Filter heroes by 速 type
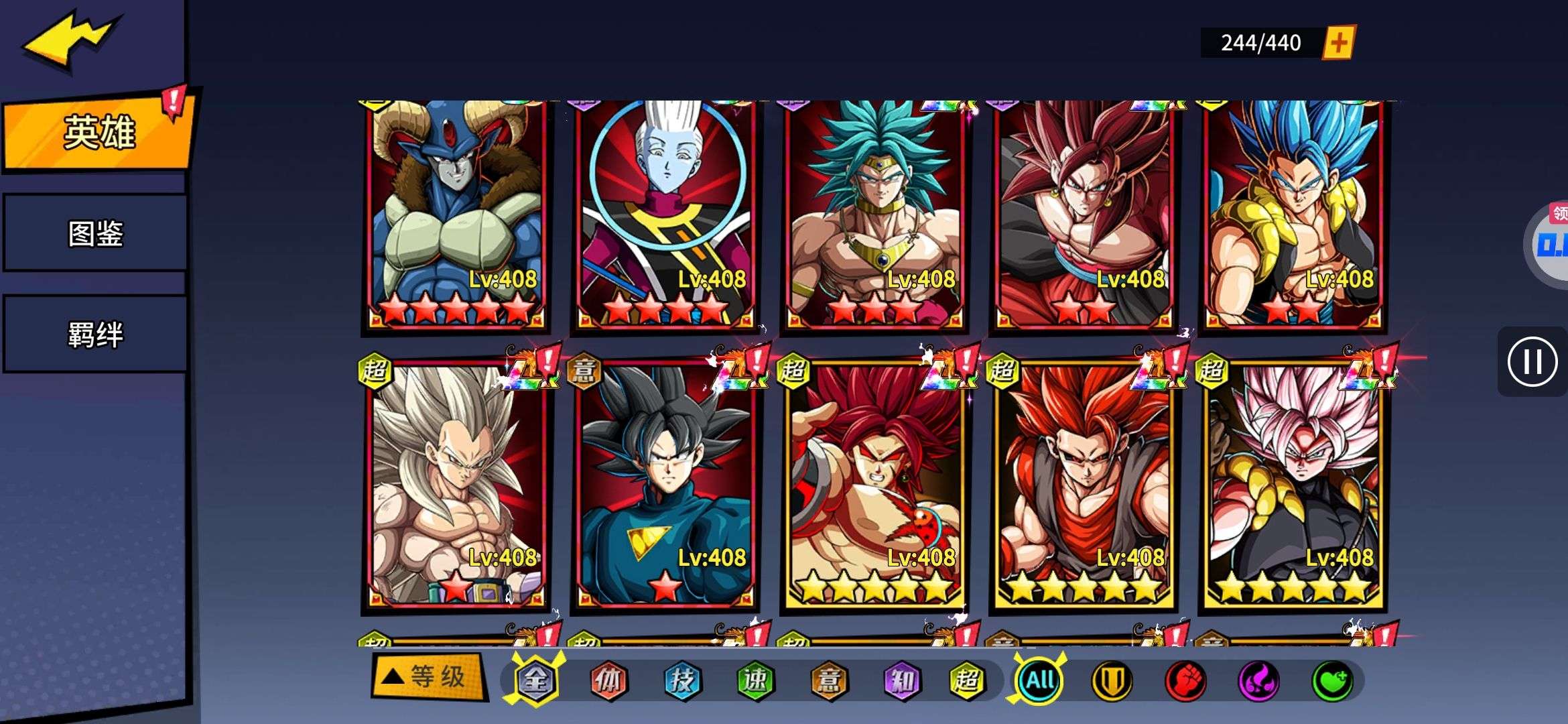The height and width of the screenshot is (724, 1568). [x=755, y=680]
